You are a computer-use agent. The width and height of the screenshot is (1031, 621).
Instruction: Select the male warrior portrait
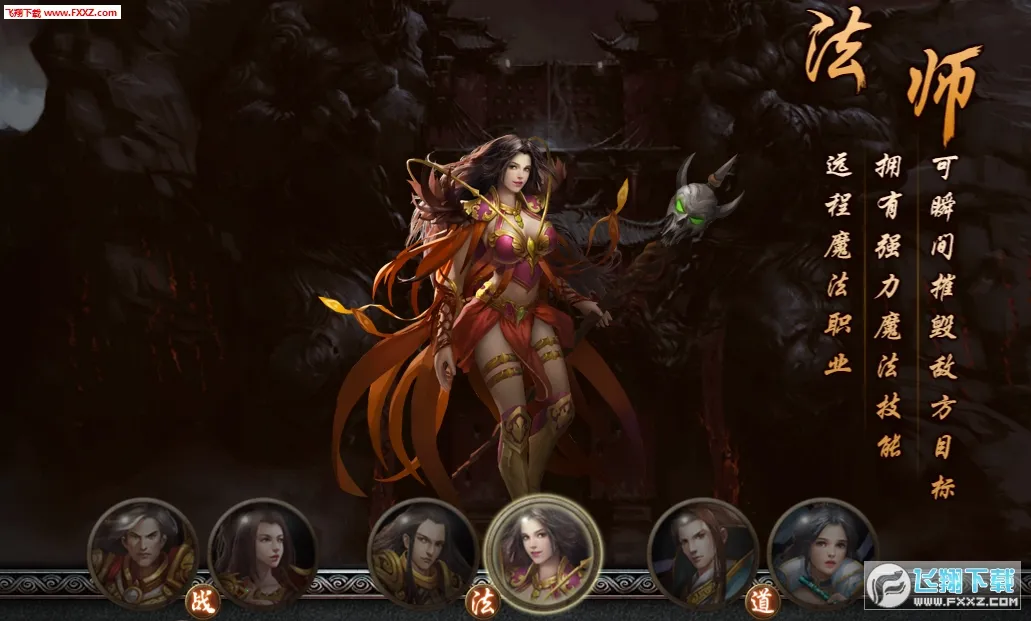(143, 553)
